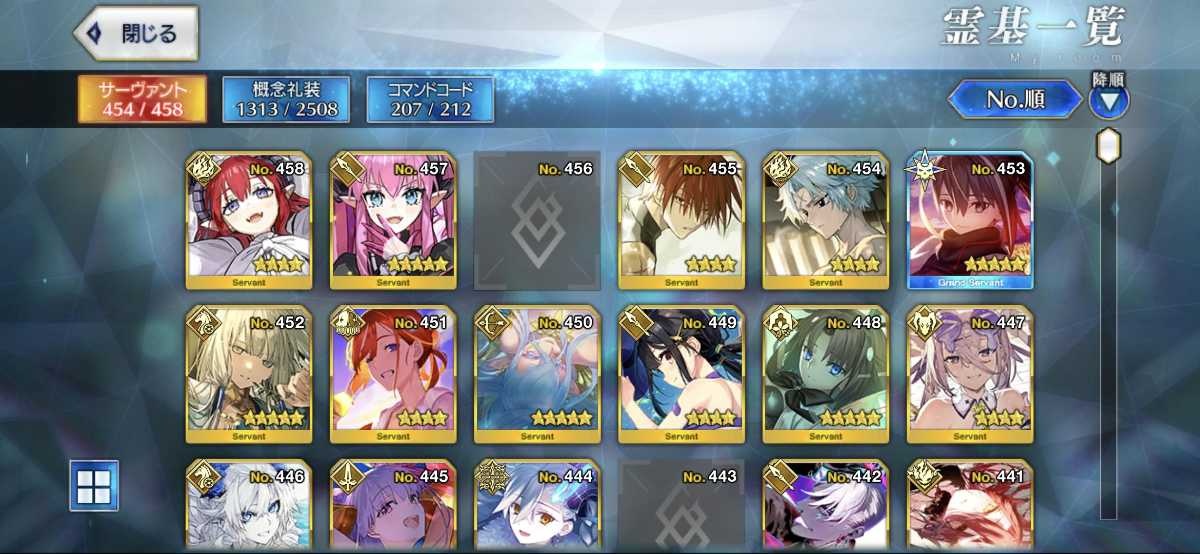This screenshot has width=1200, height=554.
Task: Pick servant card No. 452
Action: [x=249, y=374]
